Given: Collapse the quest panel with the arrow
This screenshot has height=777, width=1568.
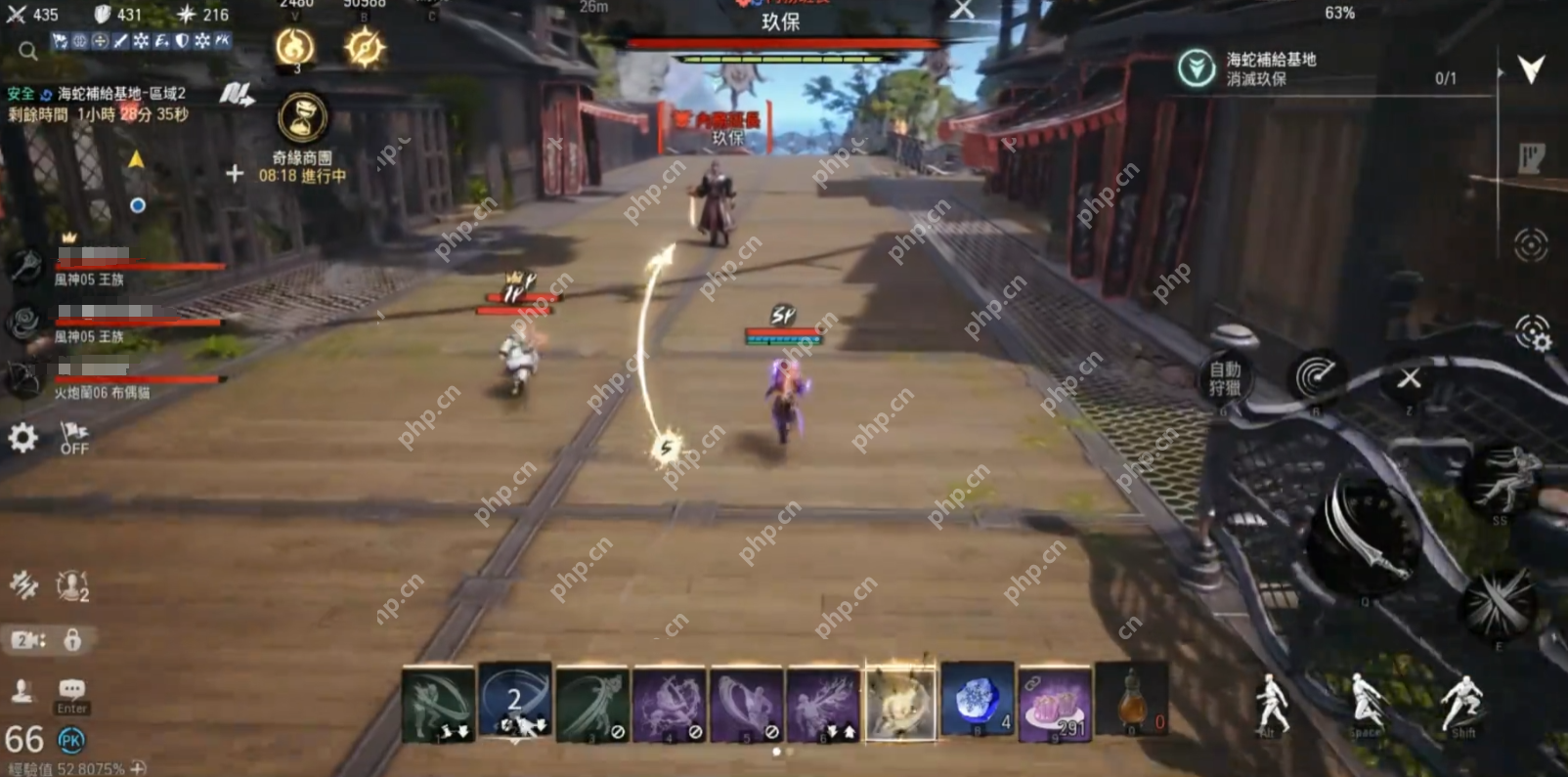Looking at the screenshot, I should coord(1531,68).
